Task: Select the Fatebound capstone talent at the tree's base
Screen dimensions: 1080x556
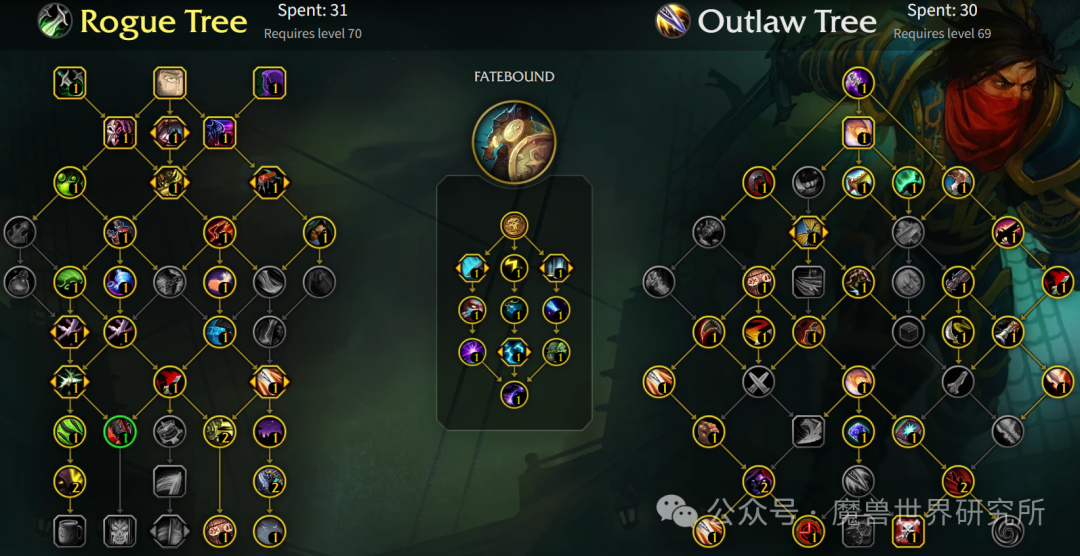Action: pos(515,394)
